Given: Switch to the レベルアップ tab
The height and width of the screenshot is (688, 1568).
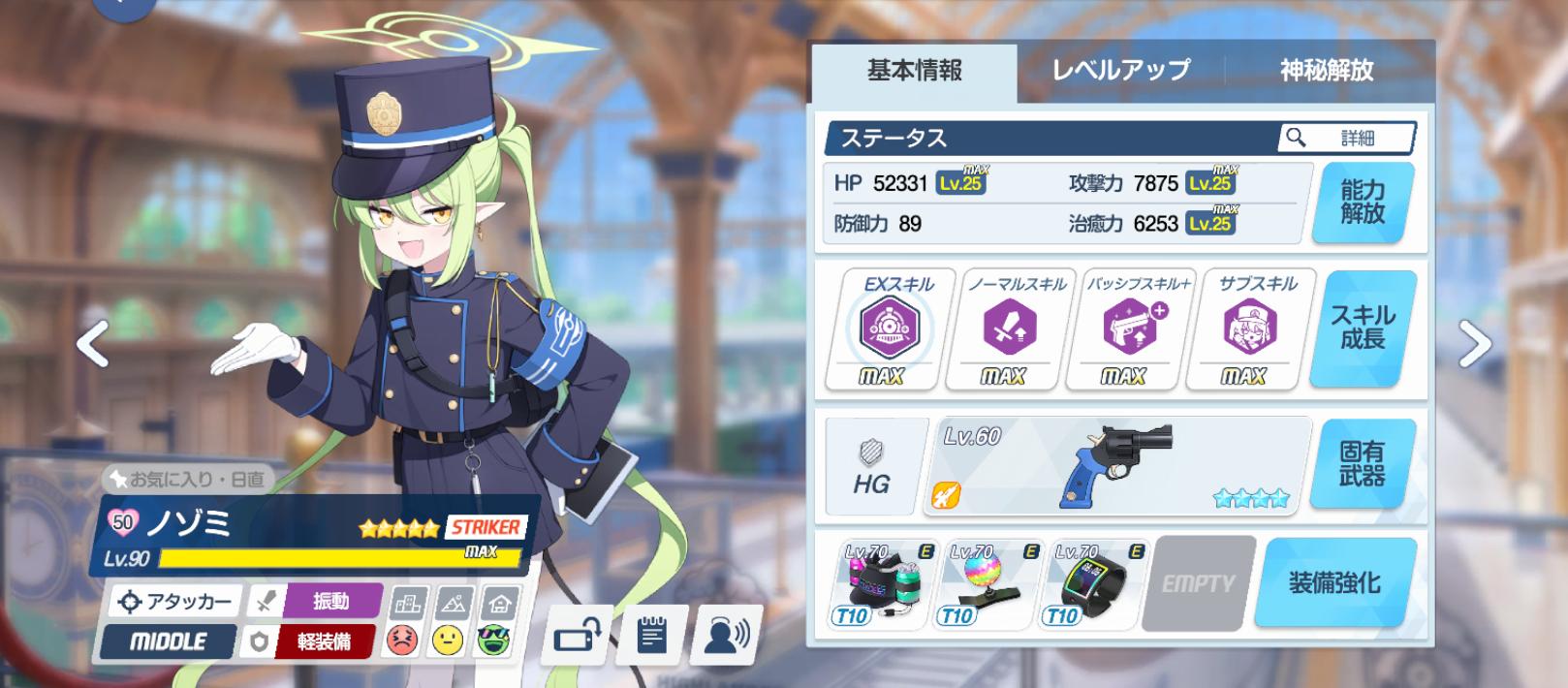Looking at the screenshot, I should pos(1120,71).
